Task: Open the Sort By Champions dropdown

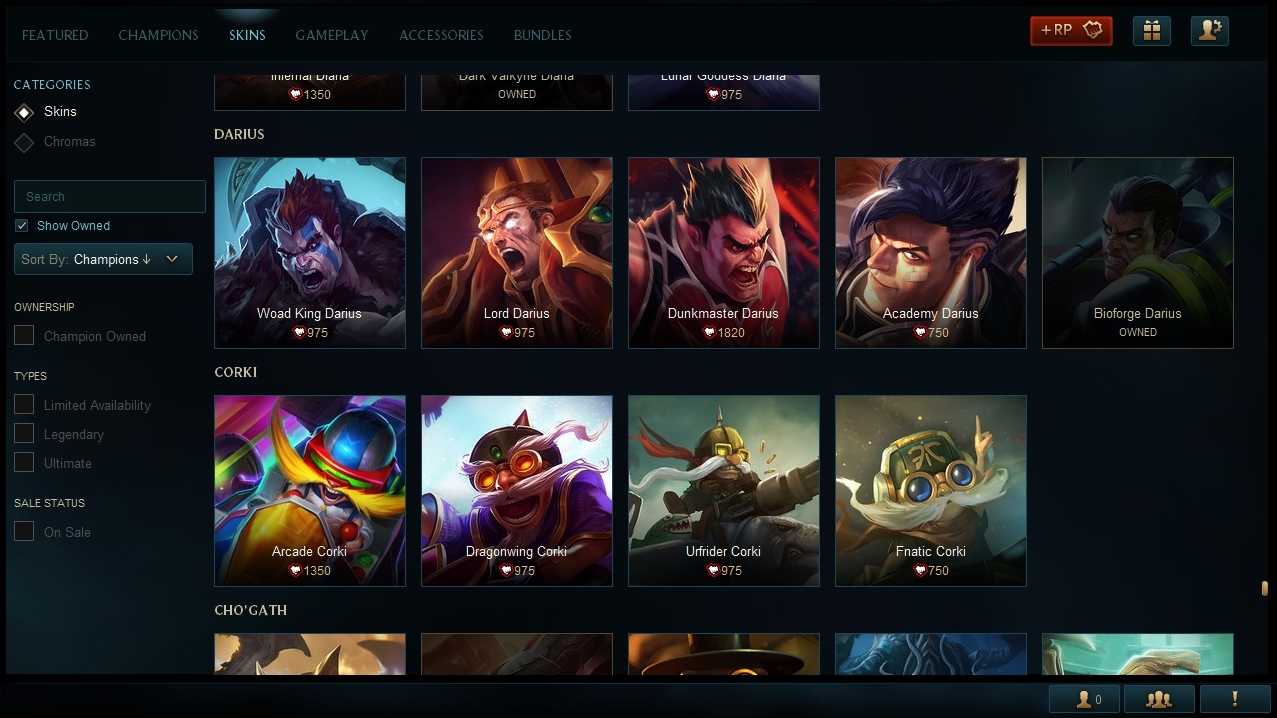Action: coord(103,259)
